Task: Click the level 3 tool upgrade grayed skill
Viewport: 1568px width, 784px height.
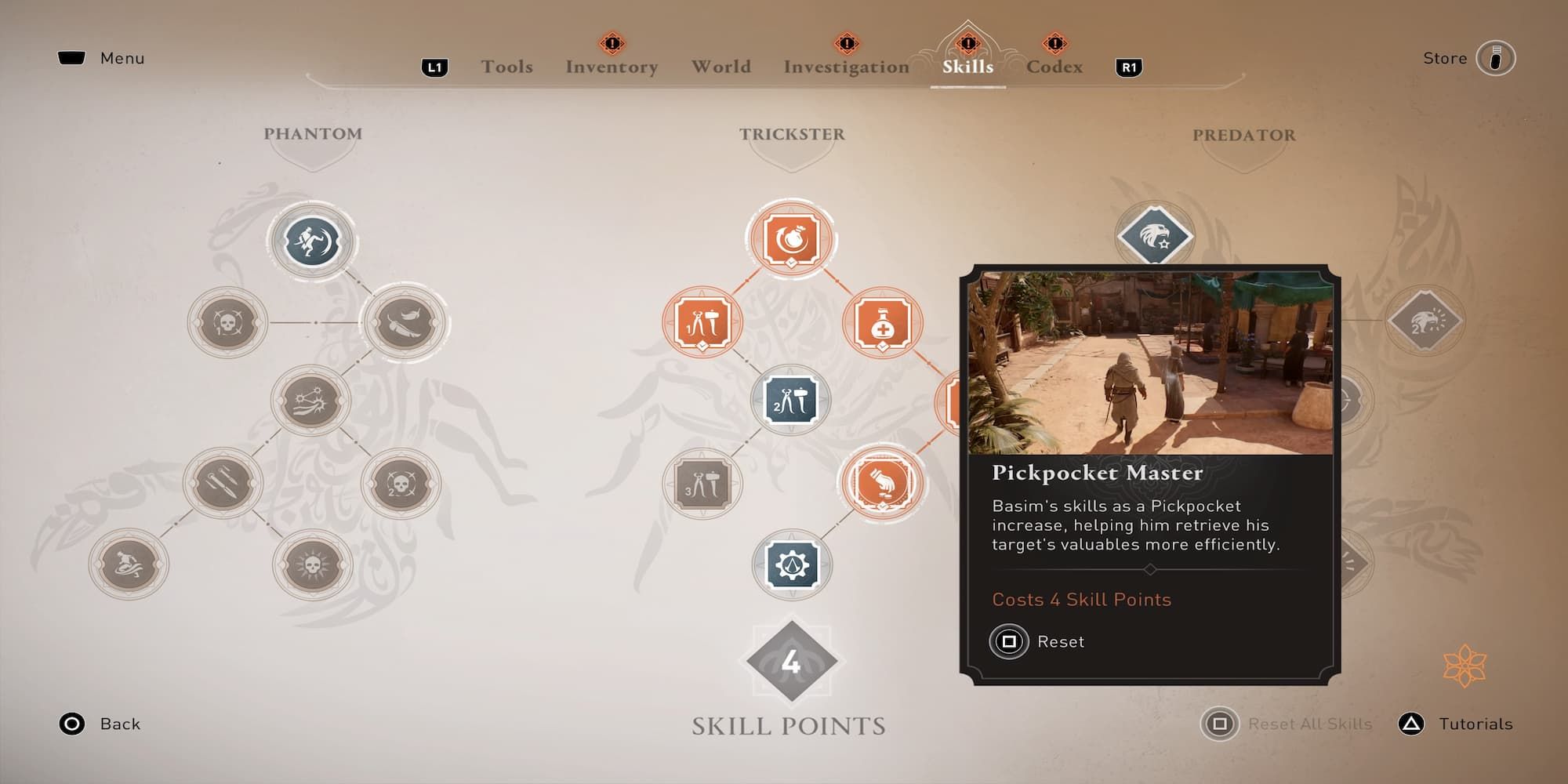Action: point(702,484)
